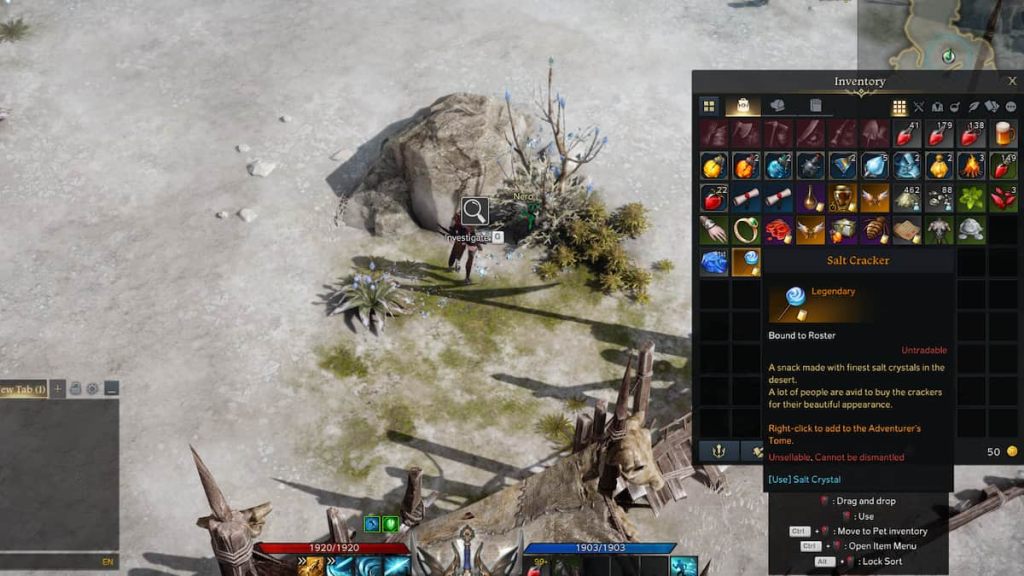1024x576 pixels.
Task: Add a new chat tab
Action: click(58, 388)
